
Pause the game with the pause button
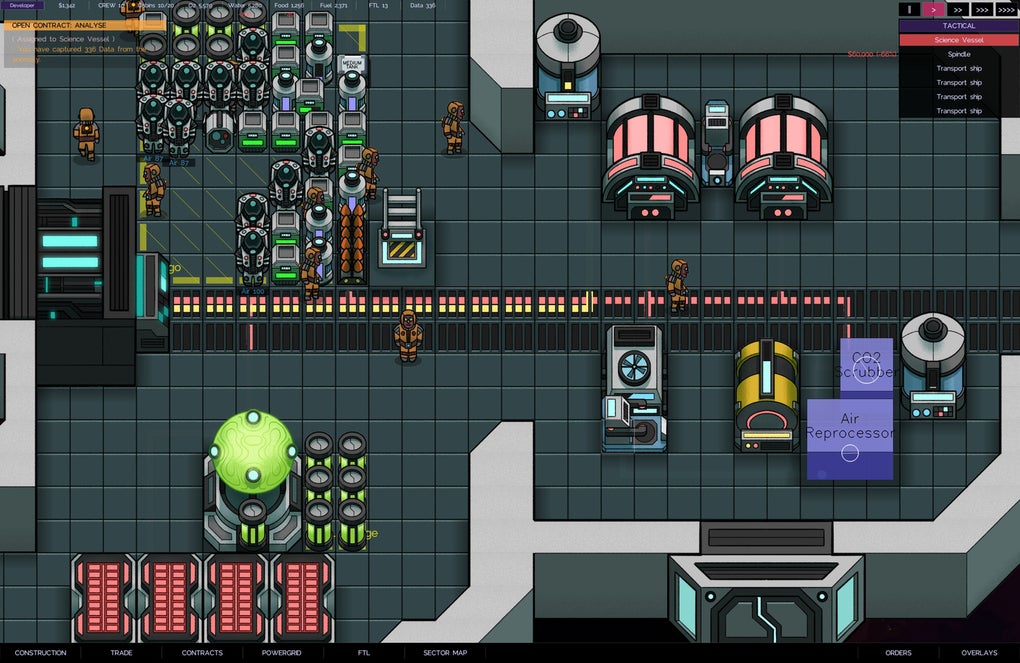pyautogui.click(x=909, y=9)
